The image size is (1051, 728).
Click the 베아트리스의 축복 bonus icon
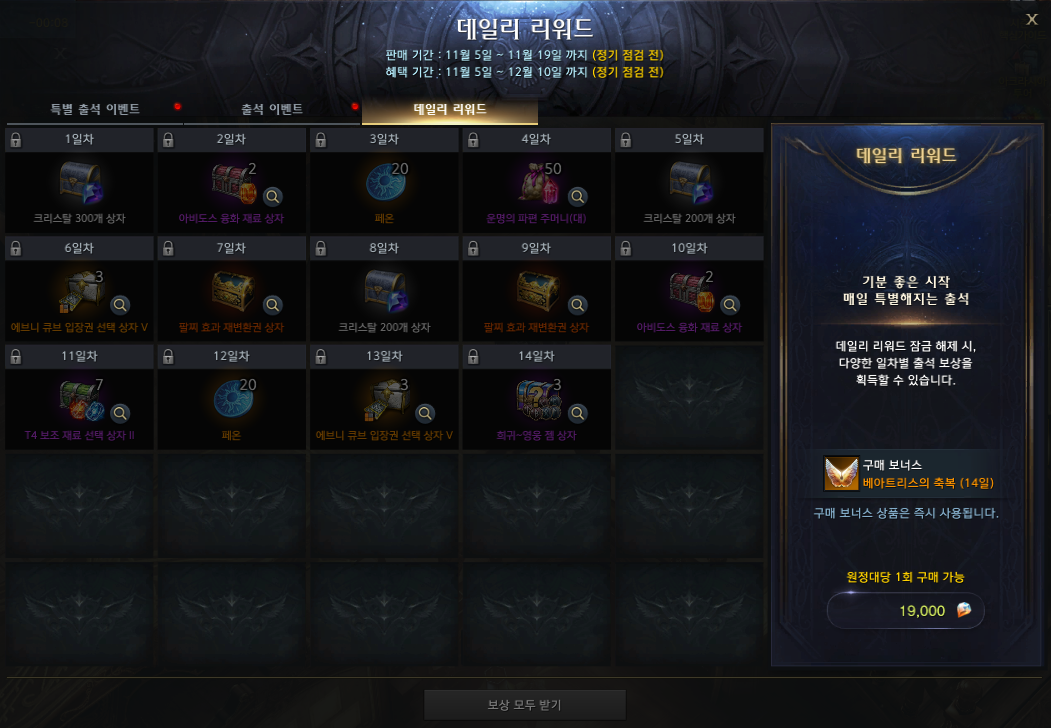(841, 474)
